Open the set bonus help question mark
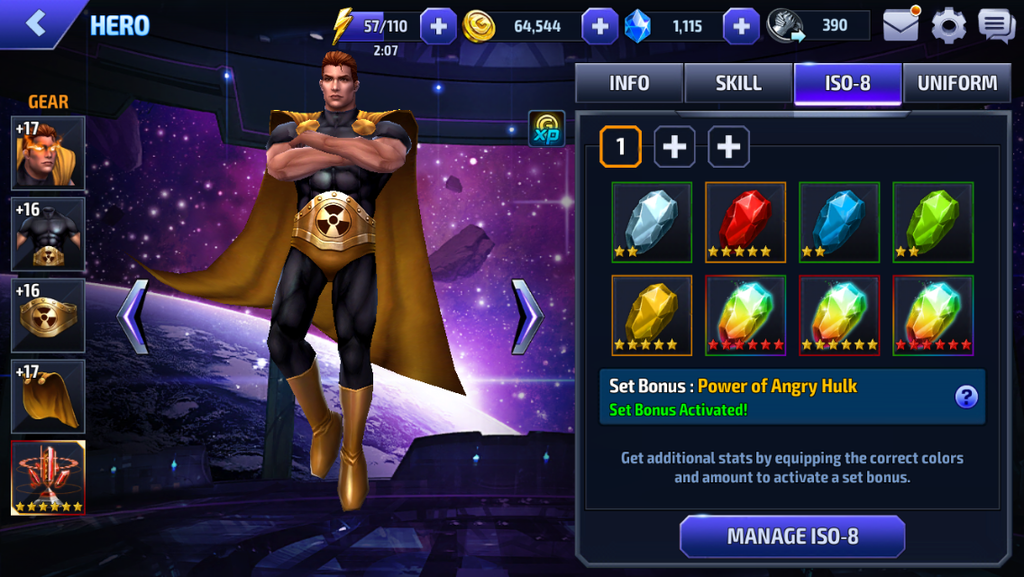The width and height of the screenshot is (1024, 577). (965, 397)
